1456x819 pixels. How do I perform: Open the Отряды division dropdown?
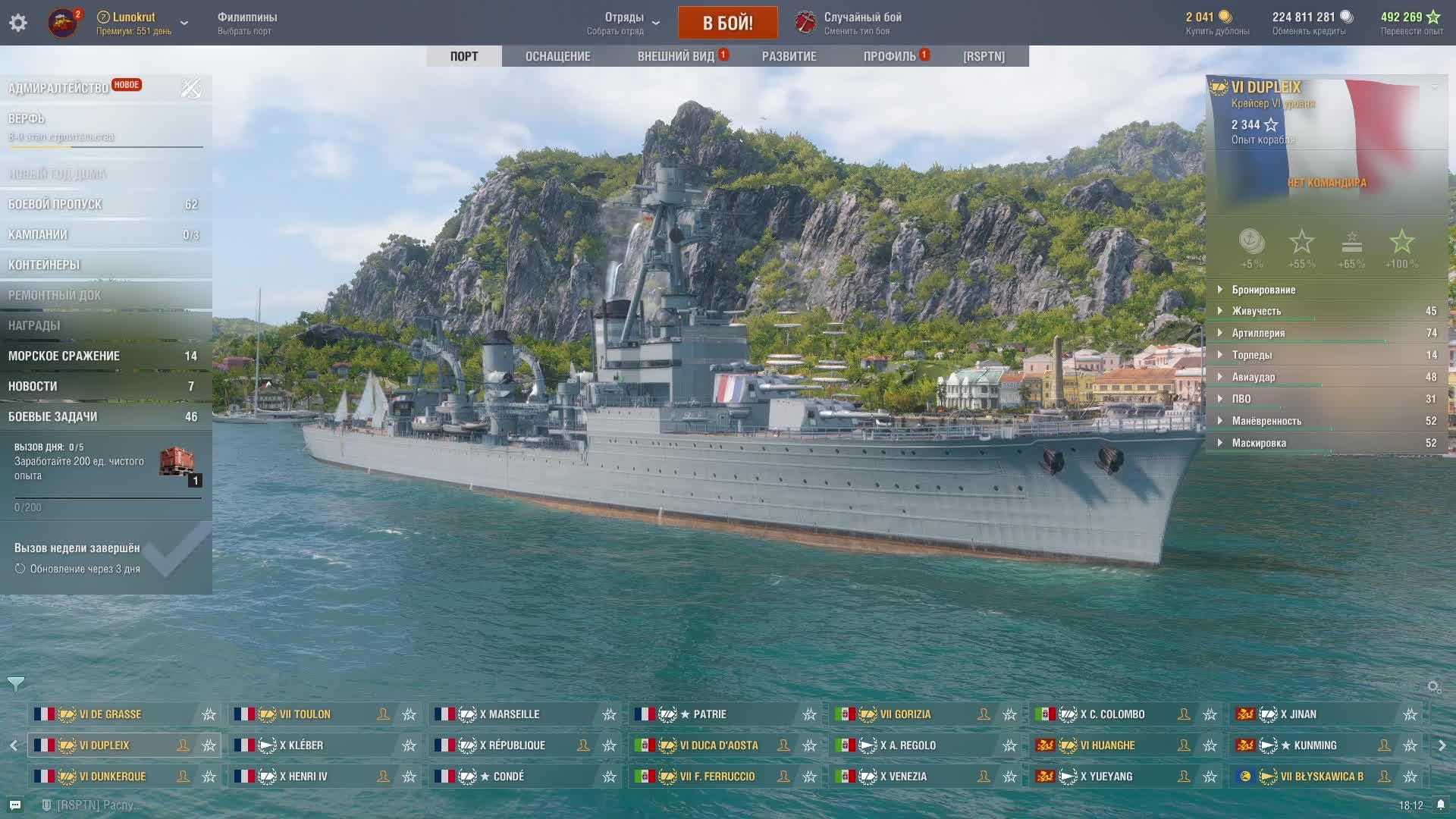(624, 23)
